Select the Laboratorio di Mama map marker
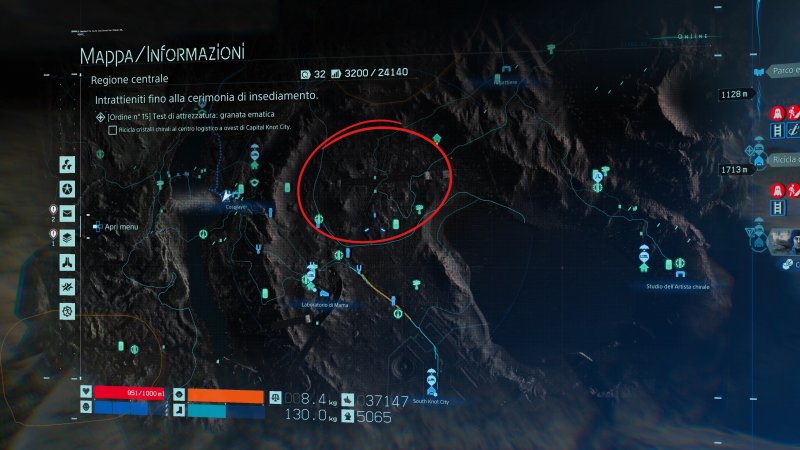 313,277
